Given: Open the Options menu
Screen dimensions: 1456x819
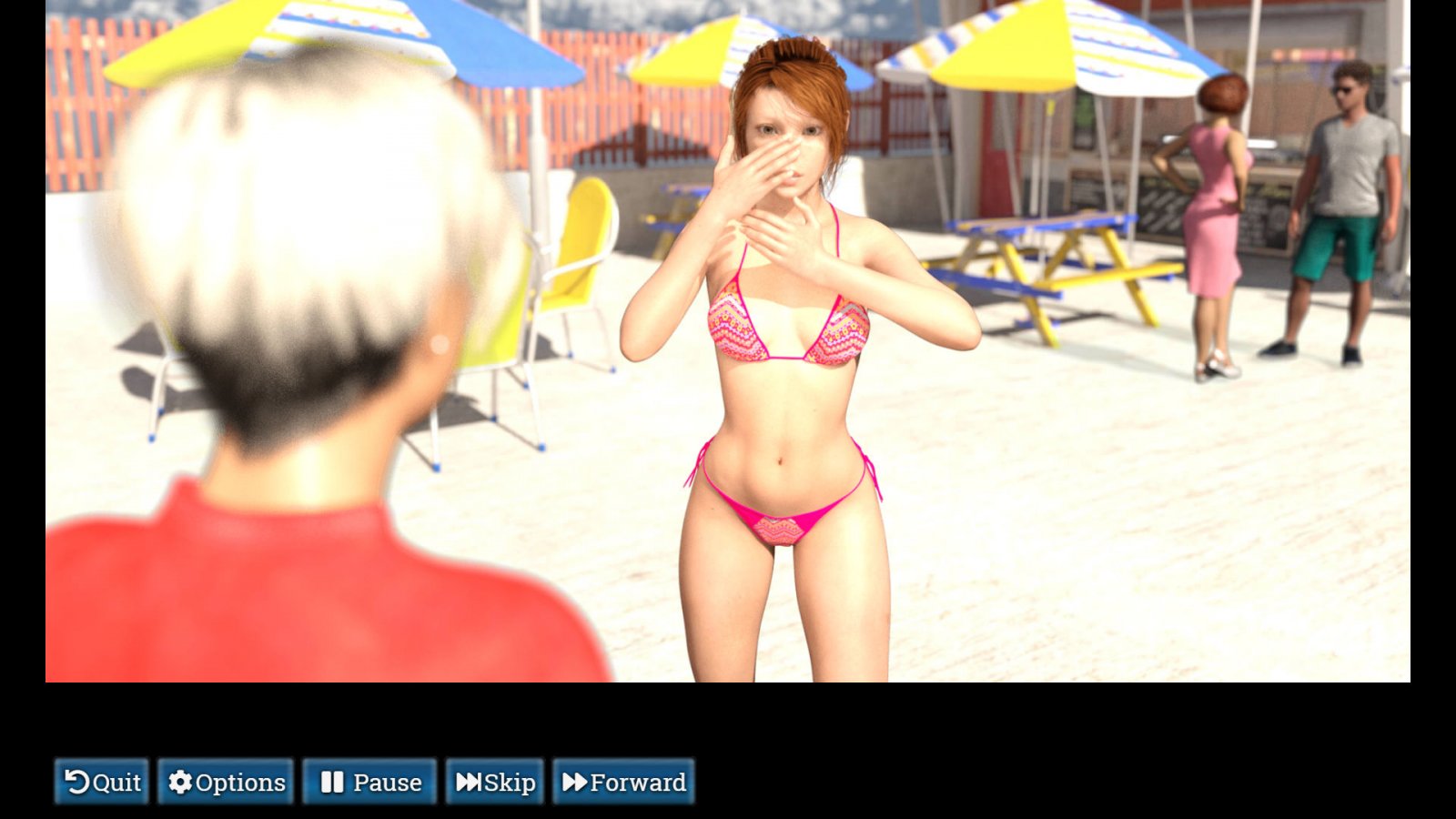Looking at the screenshot, I should pos(227,782).
